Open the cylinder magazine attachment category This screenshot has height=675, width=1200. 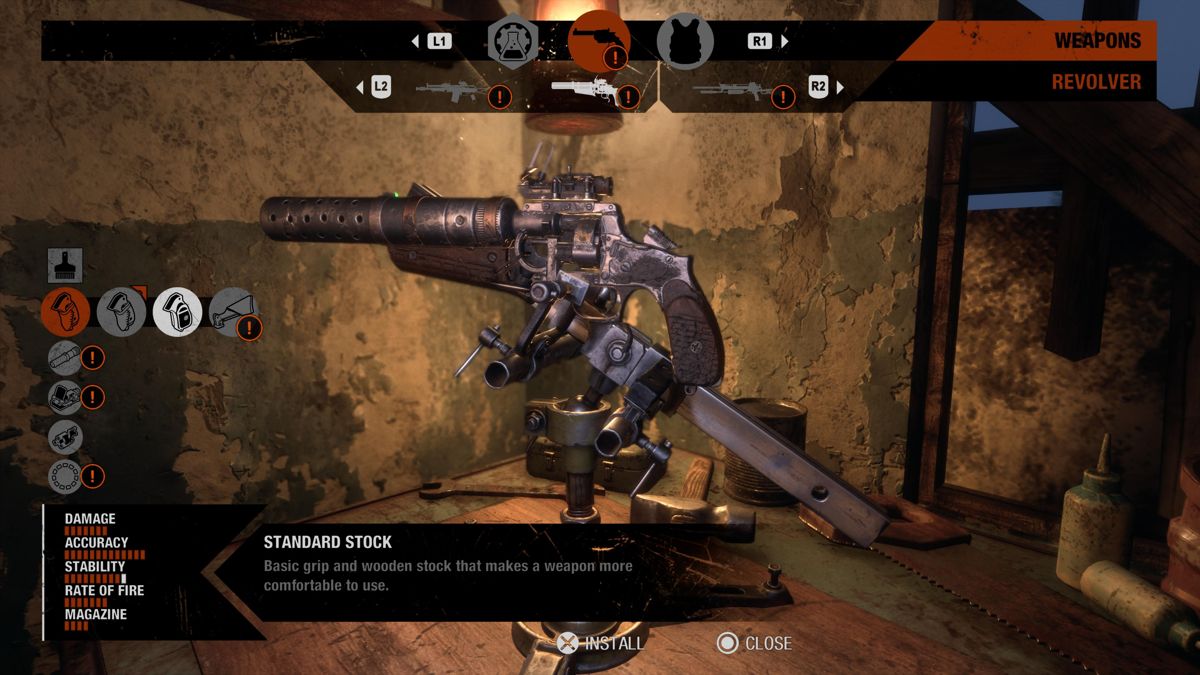coord(65,476)
